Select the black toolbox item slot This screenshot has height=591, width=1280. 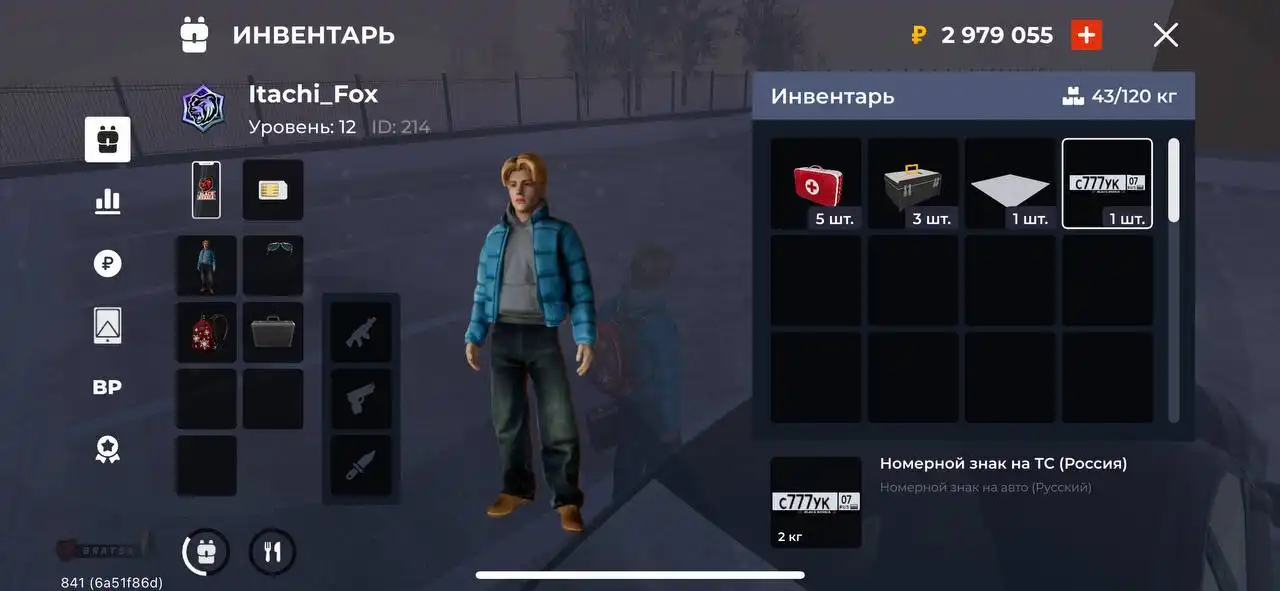coord(913,184)
